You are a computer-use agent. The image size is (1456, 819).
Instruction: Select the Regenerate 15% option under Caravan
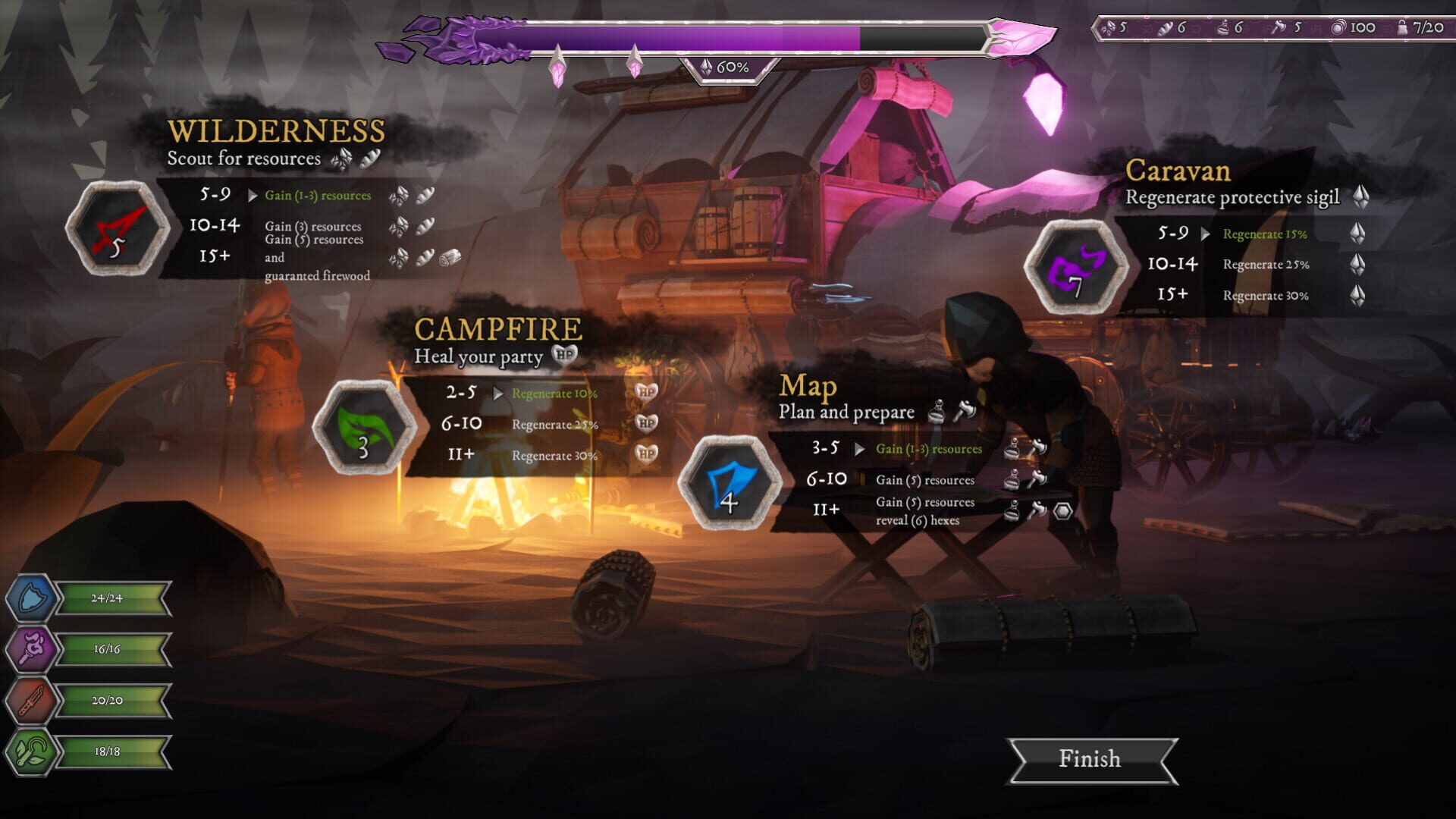[1263, 234]
